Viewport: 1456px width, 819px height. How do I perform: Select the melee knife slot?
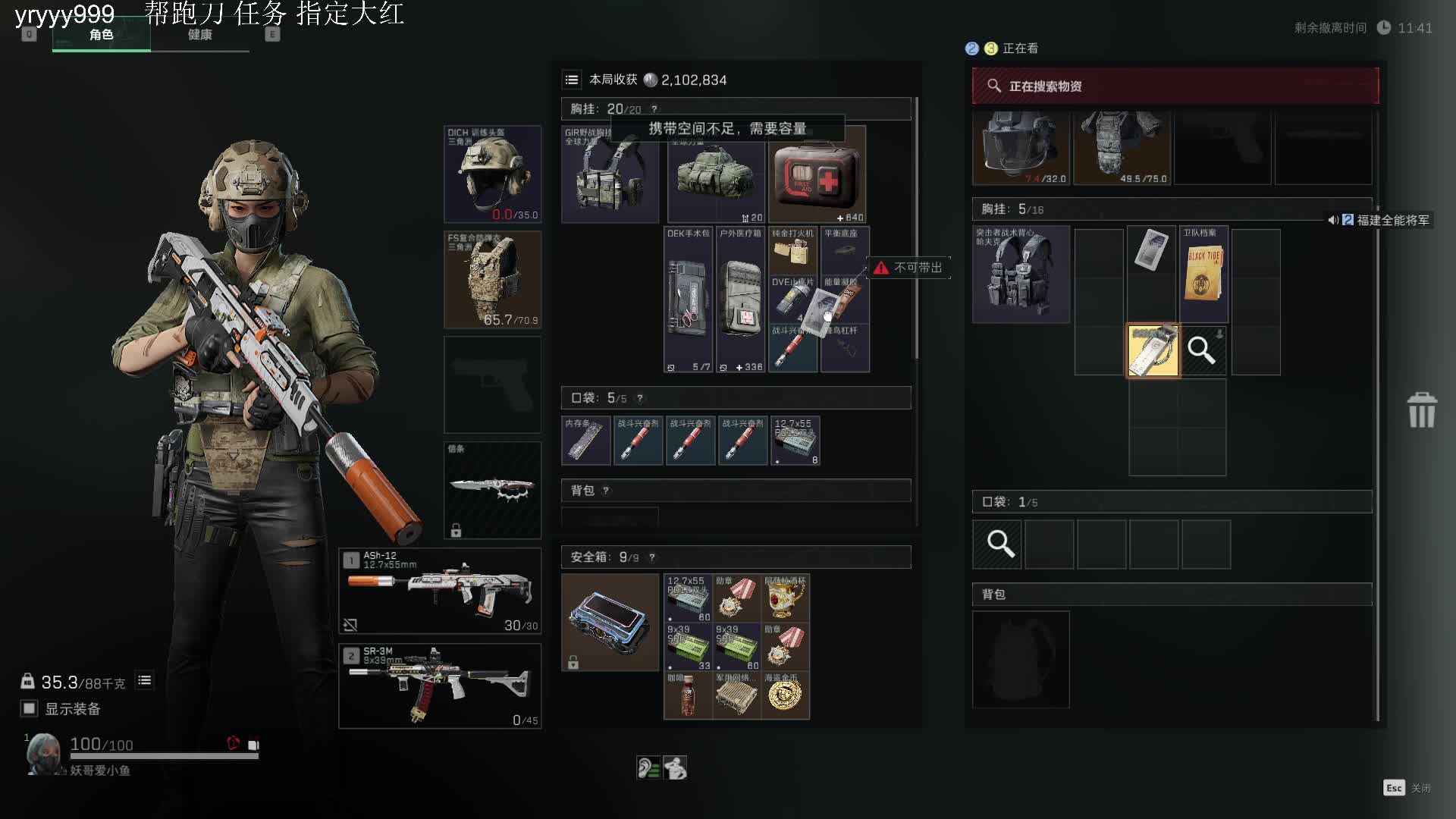click(x=492, y=490)
